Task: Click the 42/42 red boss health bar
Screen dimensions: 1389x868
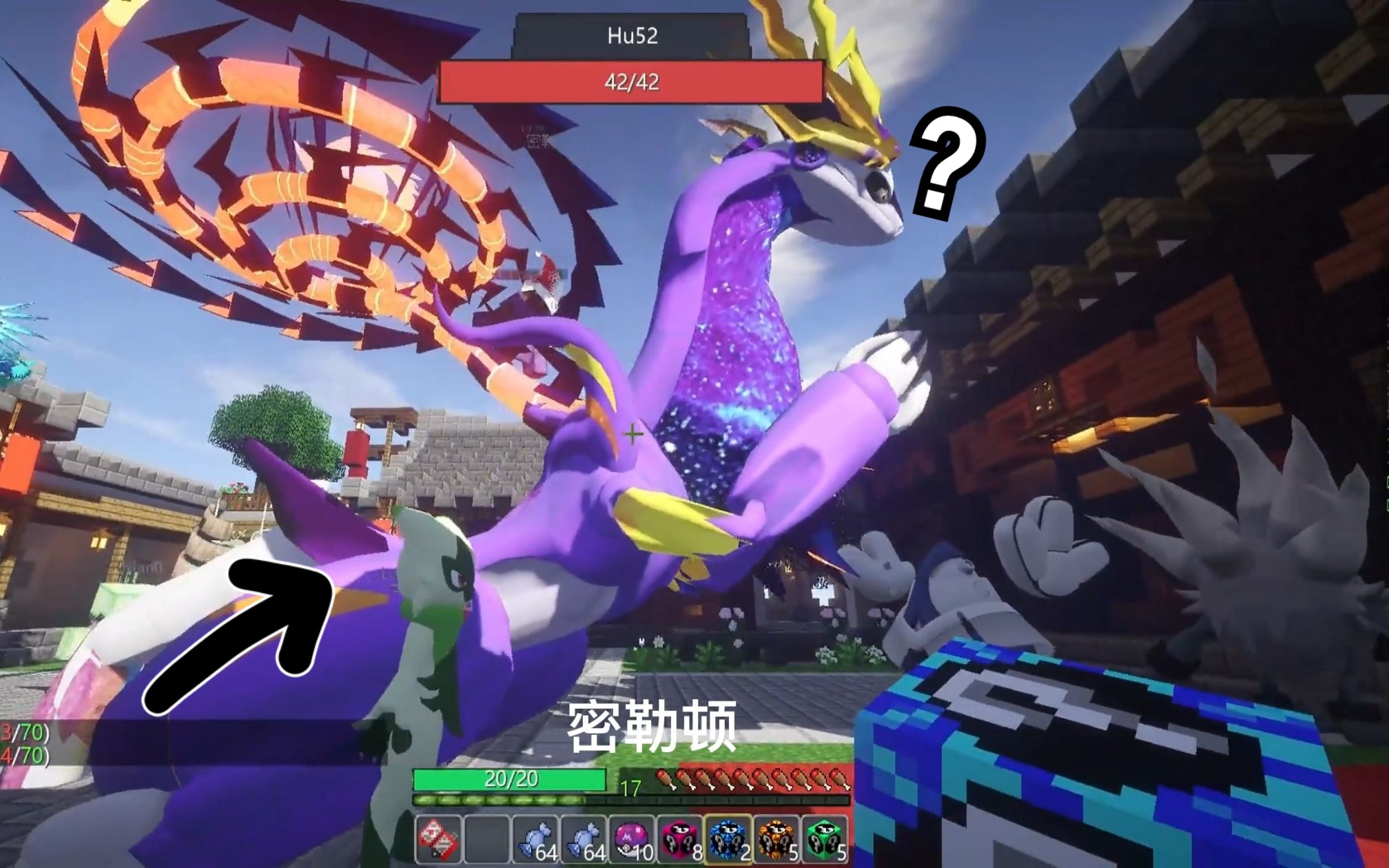Action: pos(630,81)
